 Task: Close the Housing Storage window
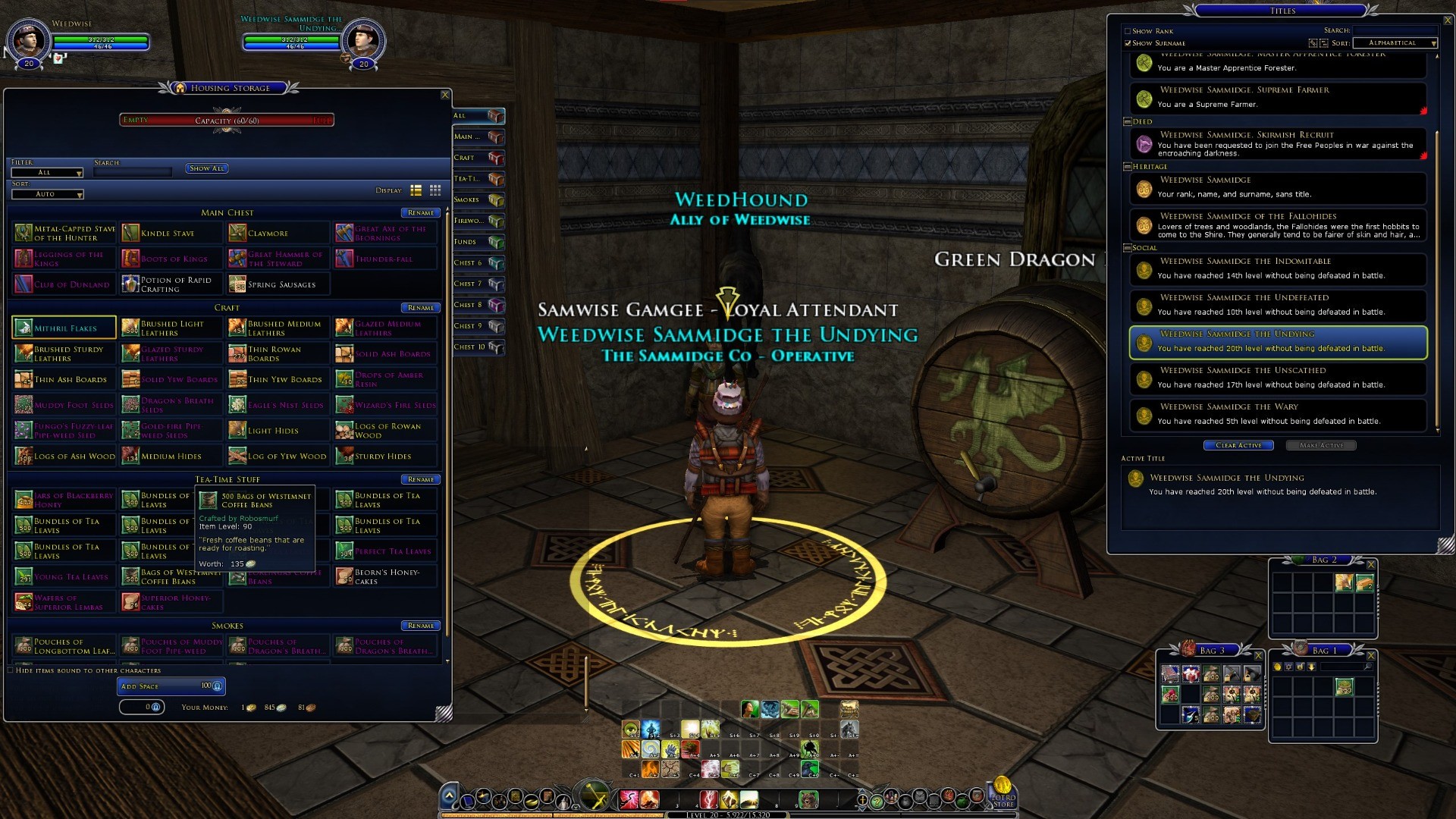[445, 95]
